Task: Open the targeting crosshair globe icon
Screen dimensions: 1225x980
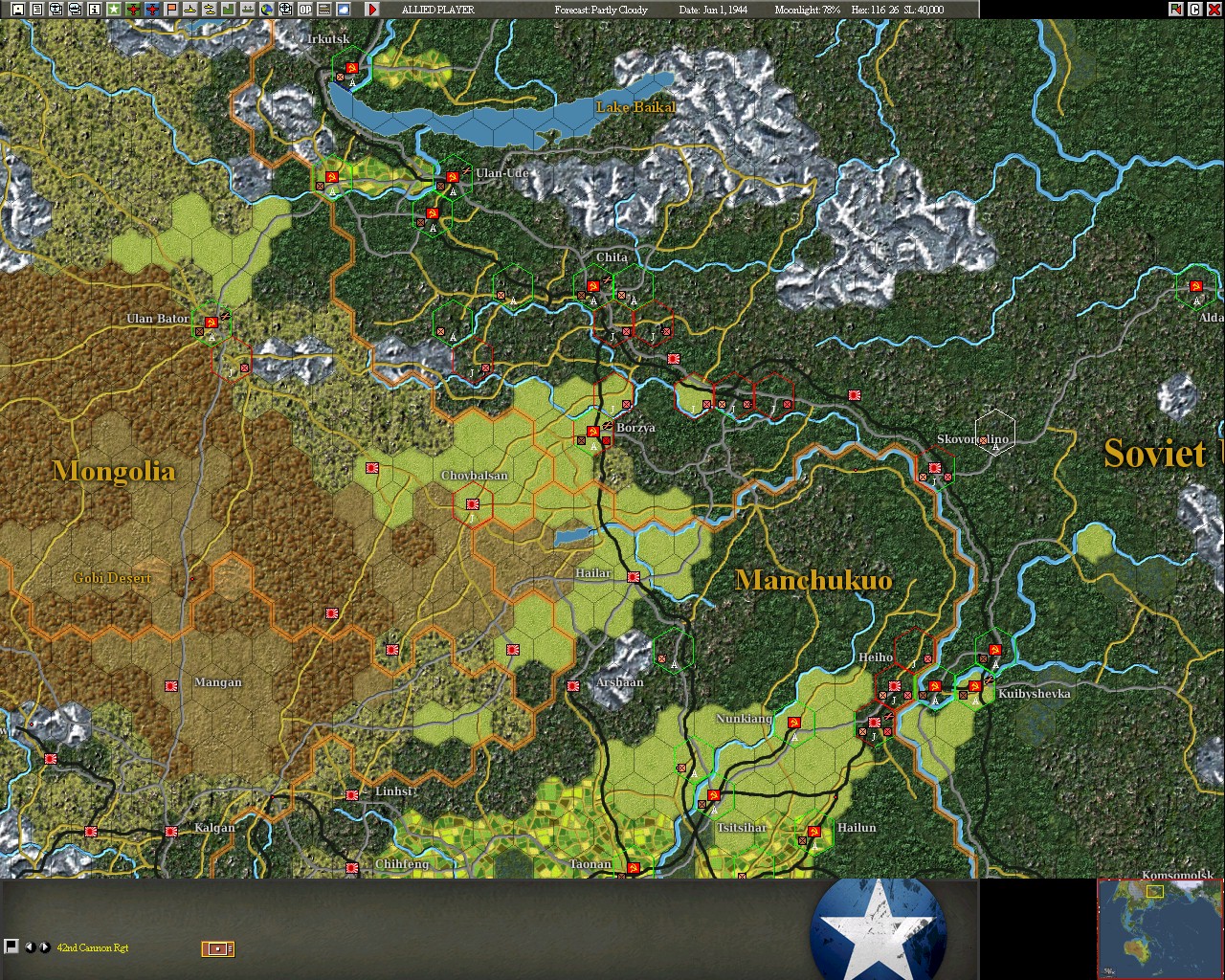Action: (x=287, y=9)
